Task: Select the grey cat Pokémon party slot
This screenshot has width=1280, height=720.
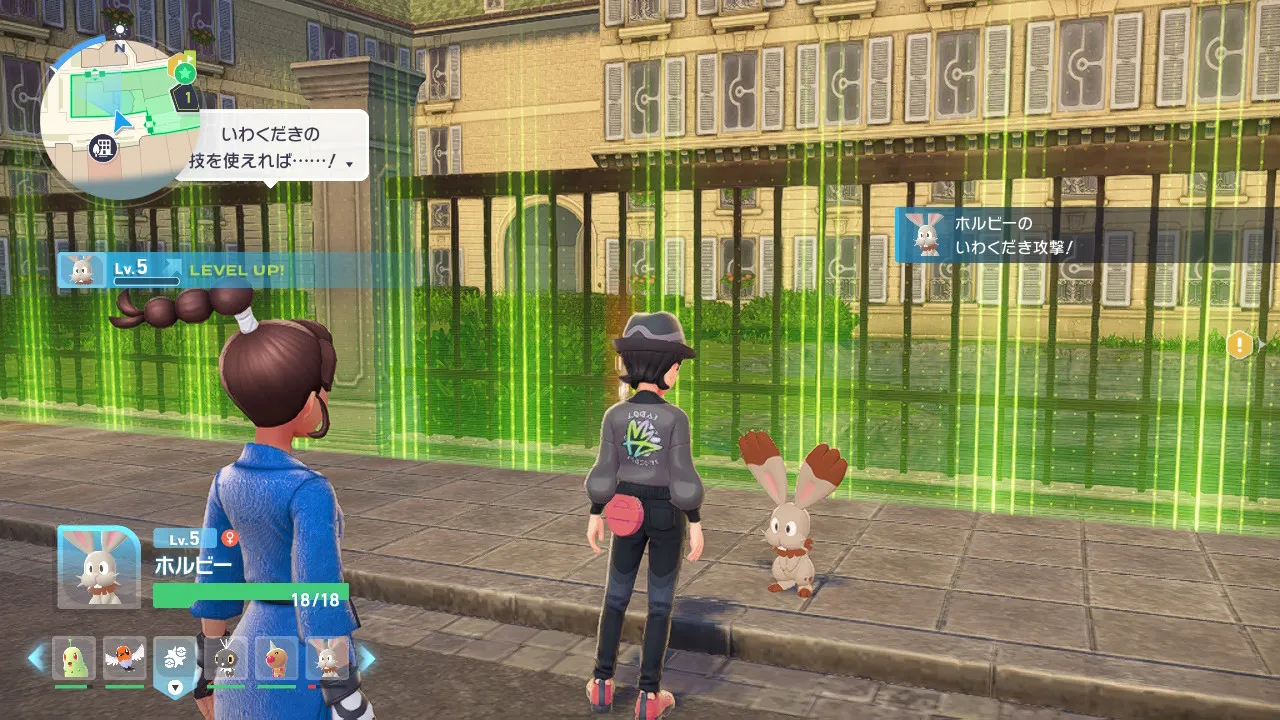Action: [226, 658]
